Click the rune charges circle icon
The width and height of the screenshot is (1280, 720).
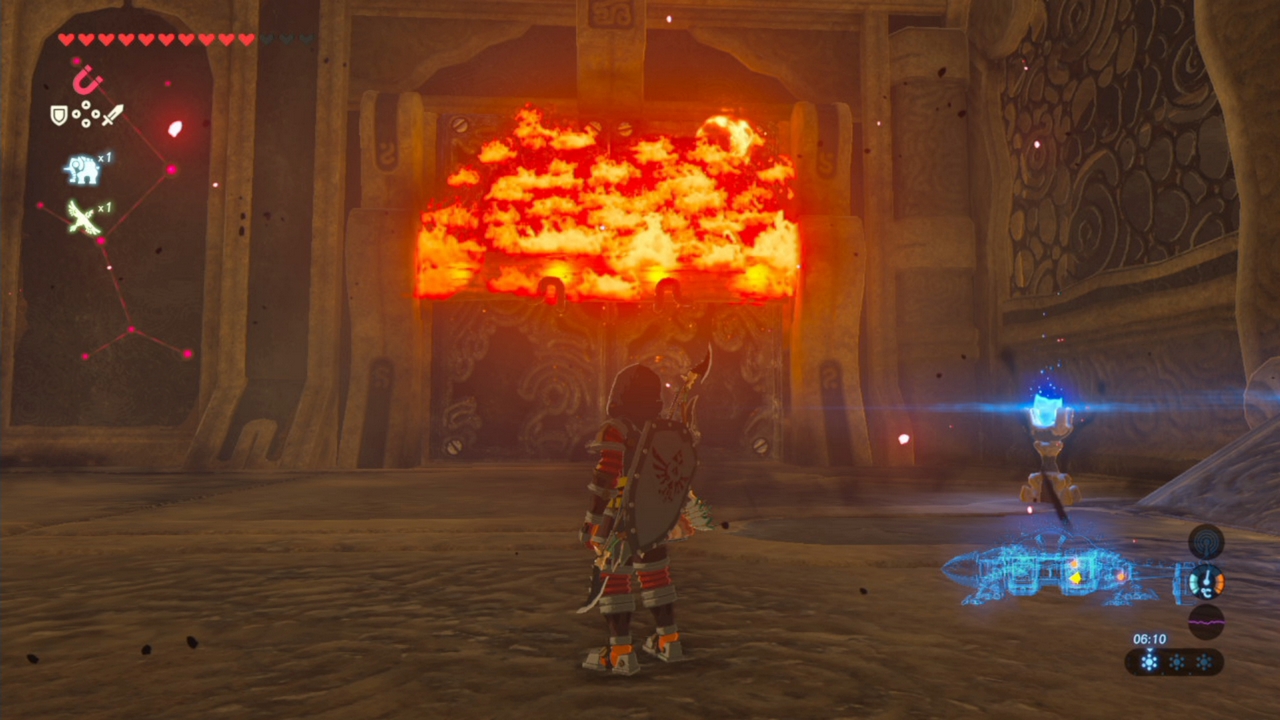[x=85, y=112]
